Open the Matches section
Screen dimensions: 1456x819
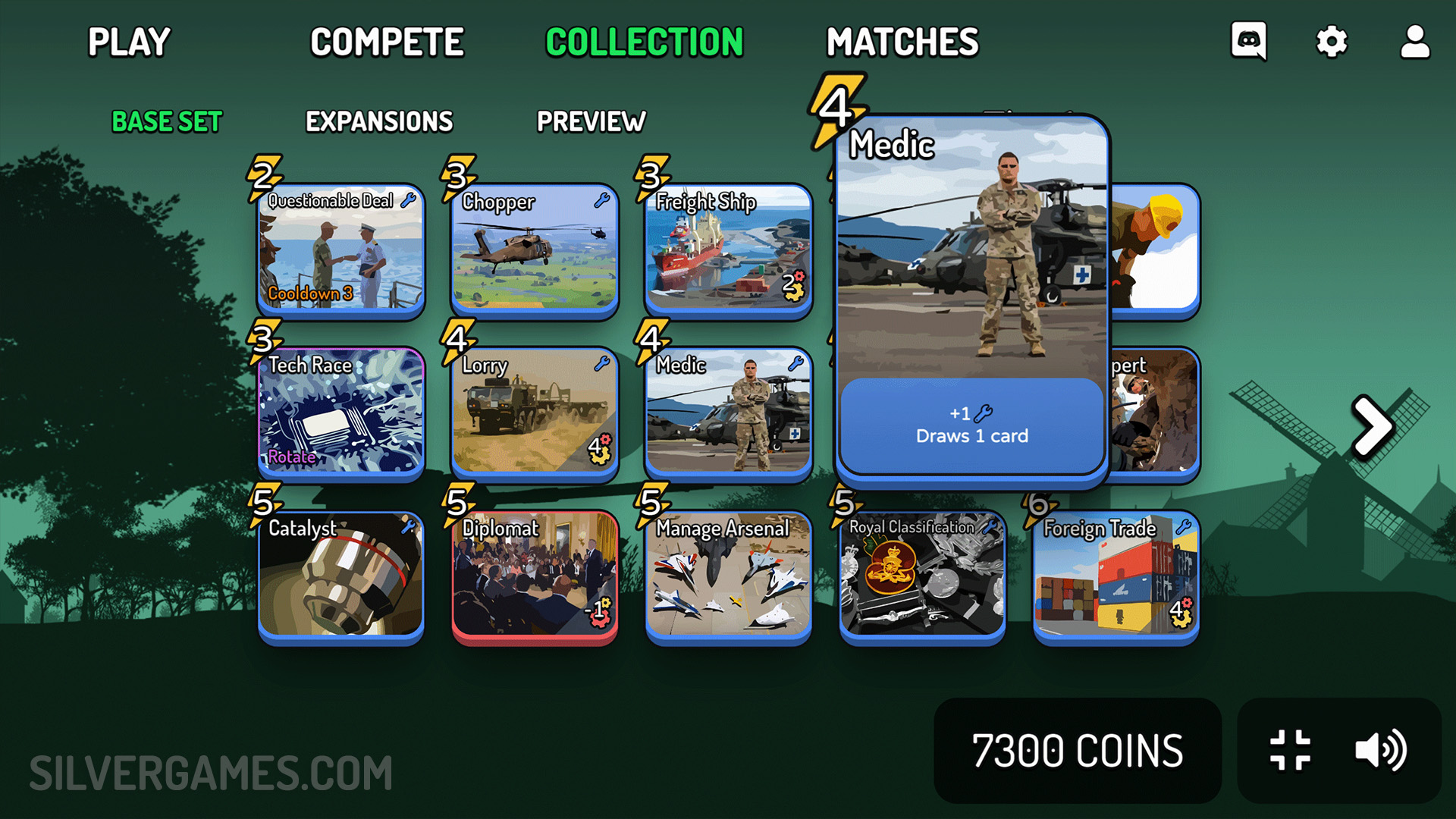click(x=902, y=42)
